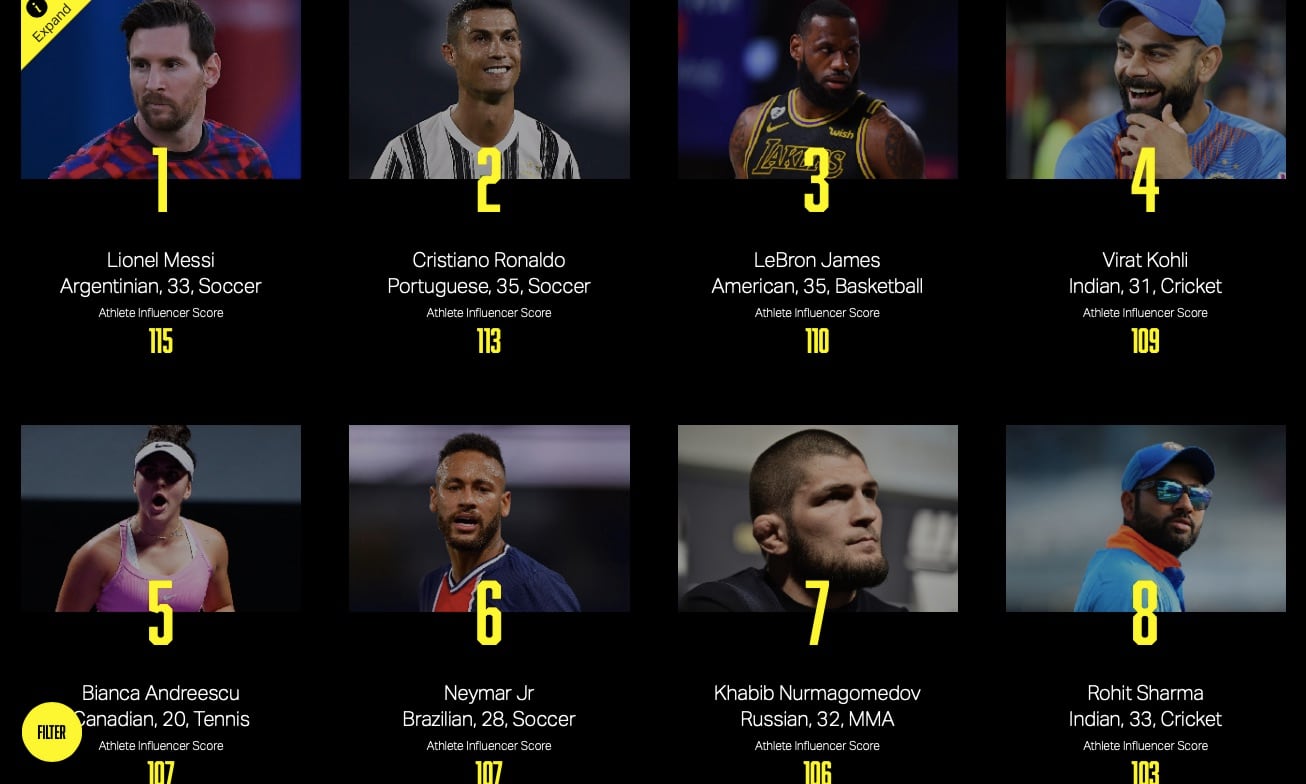This screenshot has height=784, width=1306.
Task: Expand Cristiano Ronaldo's athlete card
Action: (x=489, y=89)
